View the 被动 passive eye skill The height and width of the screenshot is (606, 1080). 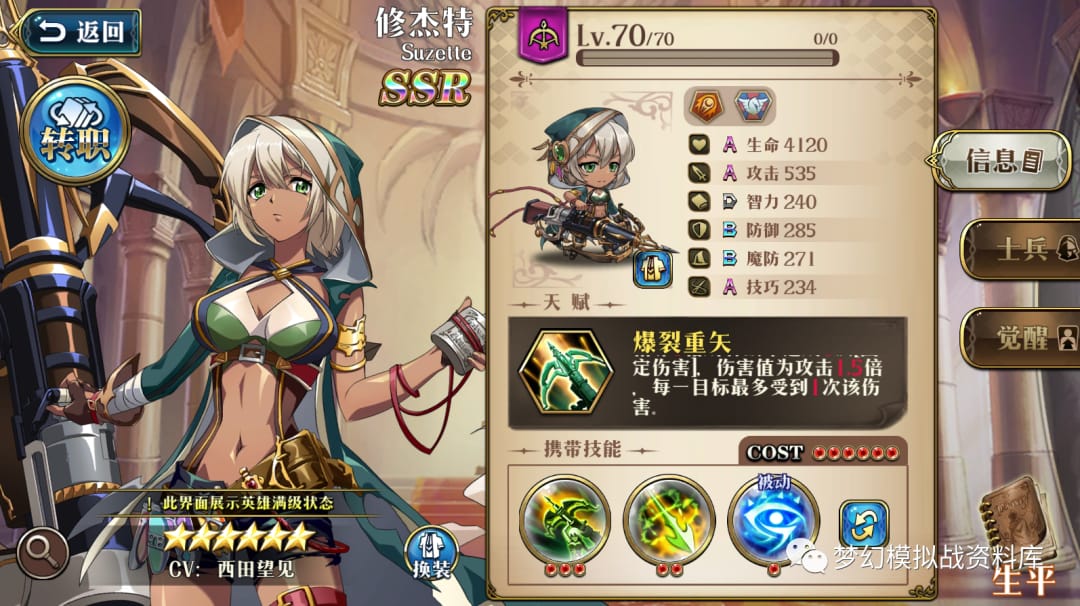click(772, 519)
